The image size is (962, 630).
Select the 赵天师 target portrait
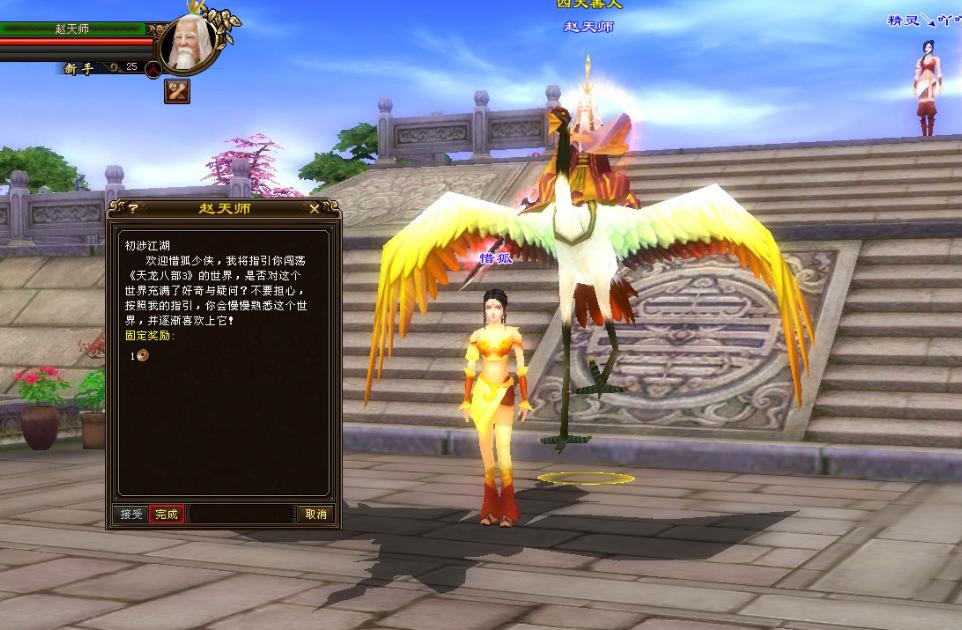[190, 44]
